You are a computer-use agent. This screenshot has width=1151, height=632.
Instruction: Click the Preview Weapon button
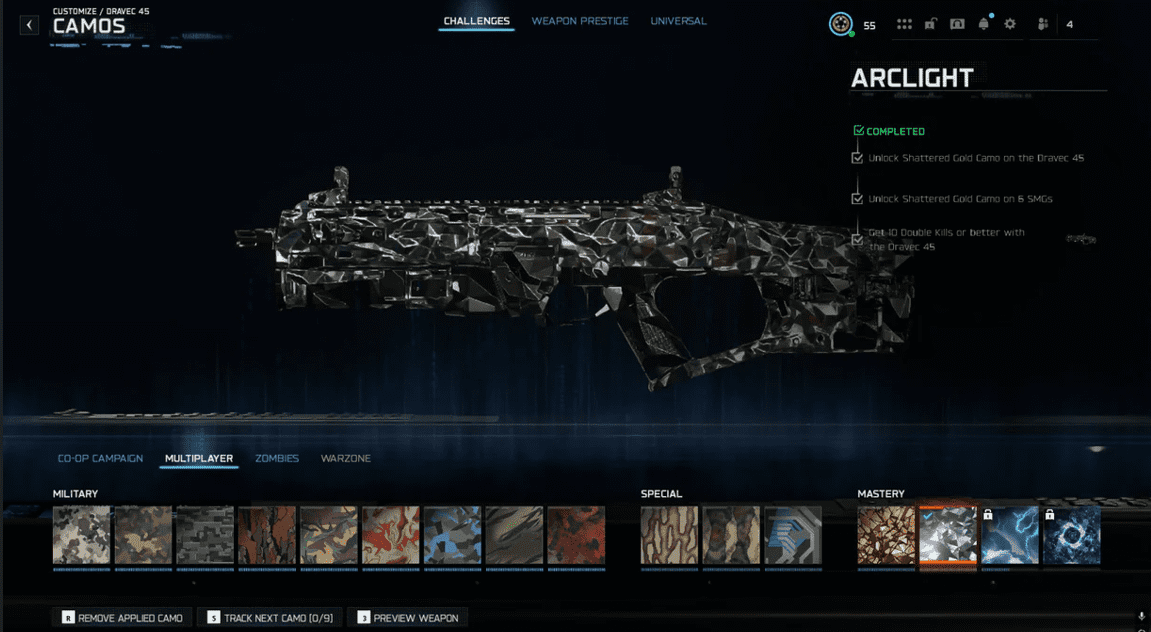tap(408, 618)
